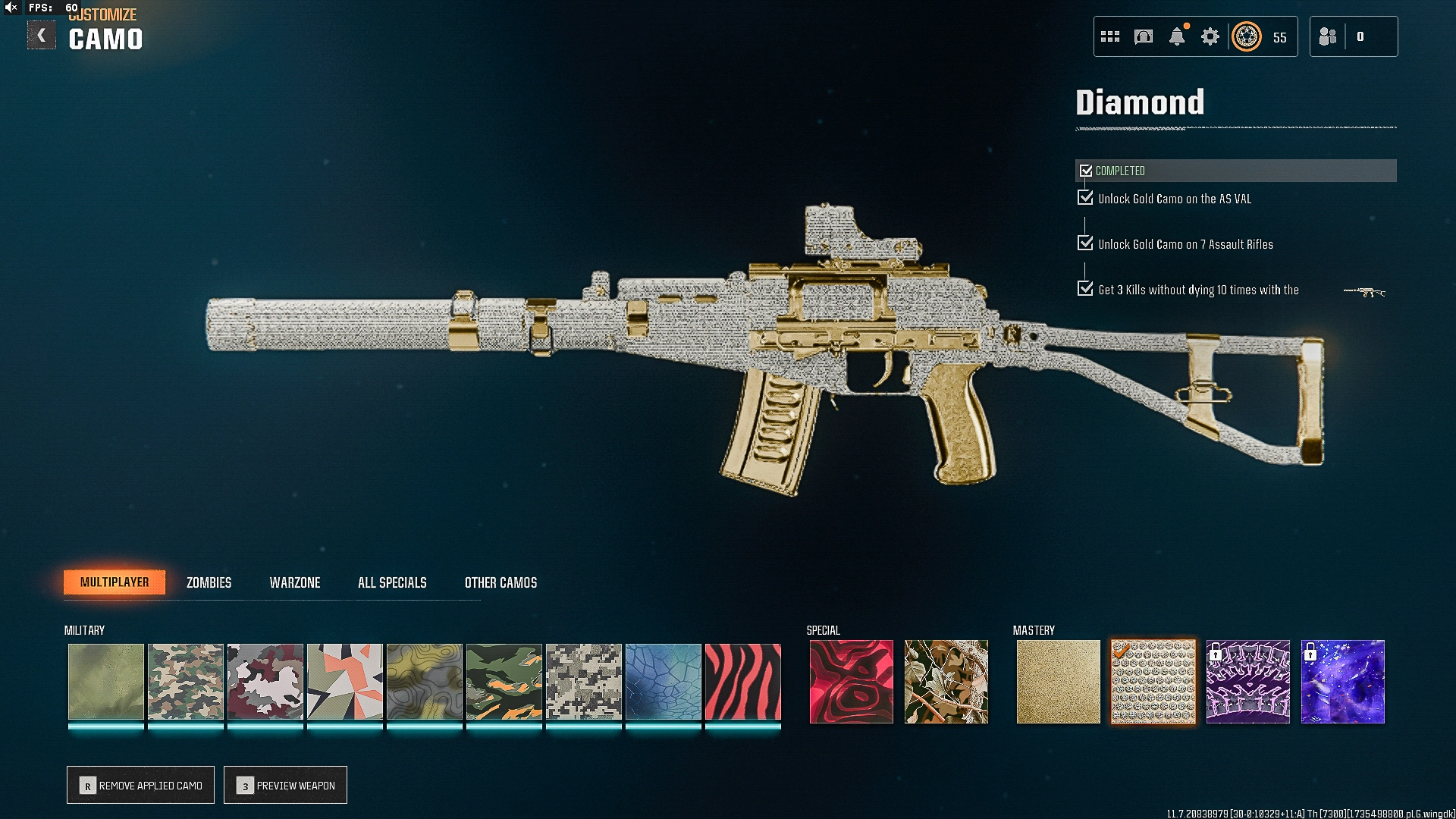1456x819 pixels.
Task: Select the Diamond mastery camo tile
Action: [1153, 682]
